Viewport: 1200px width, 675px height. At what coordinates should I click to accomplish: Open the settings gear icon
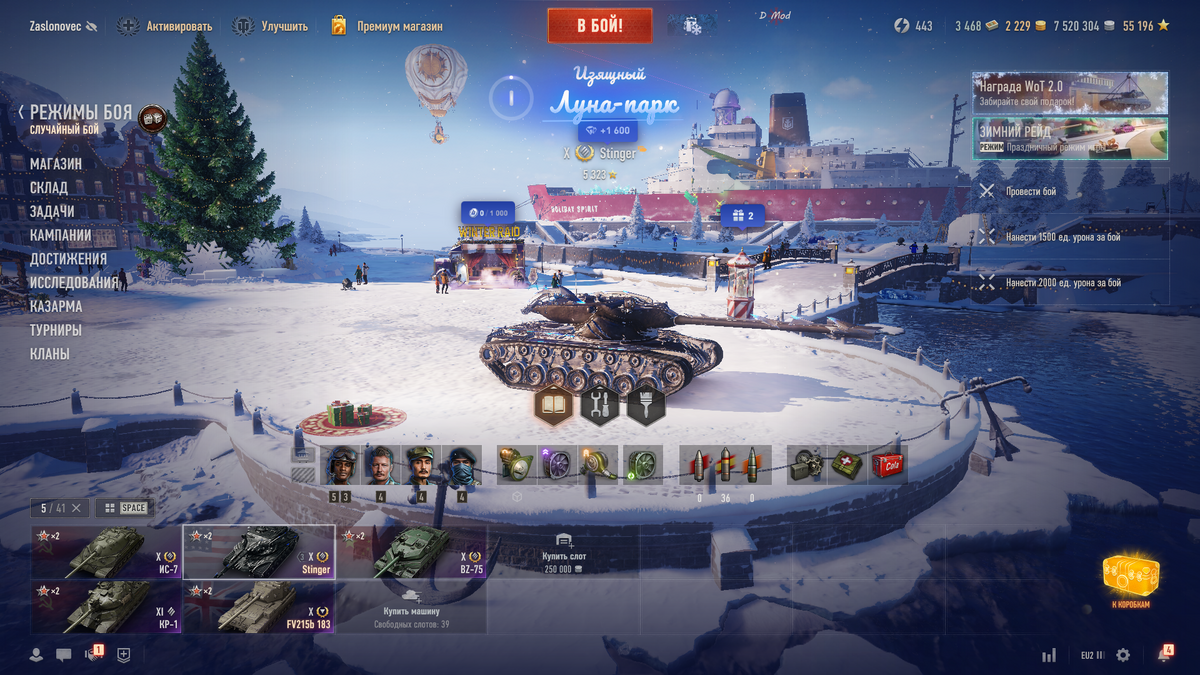click(1123, 655)
